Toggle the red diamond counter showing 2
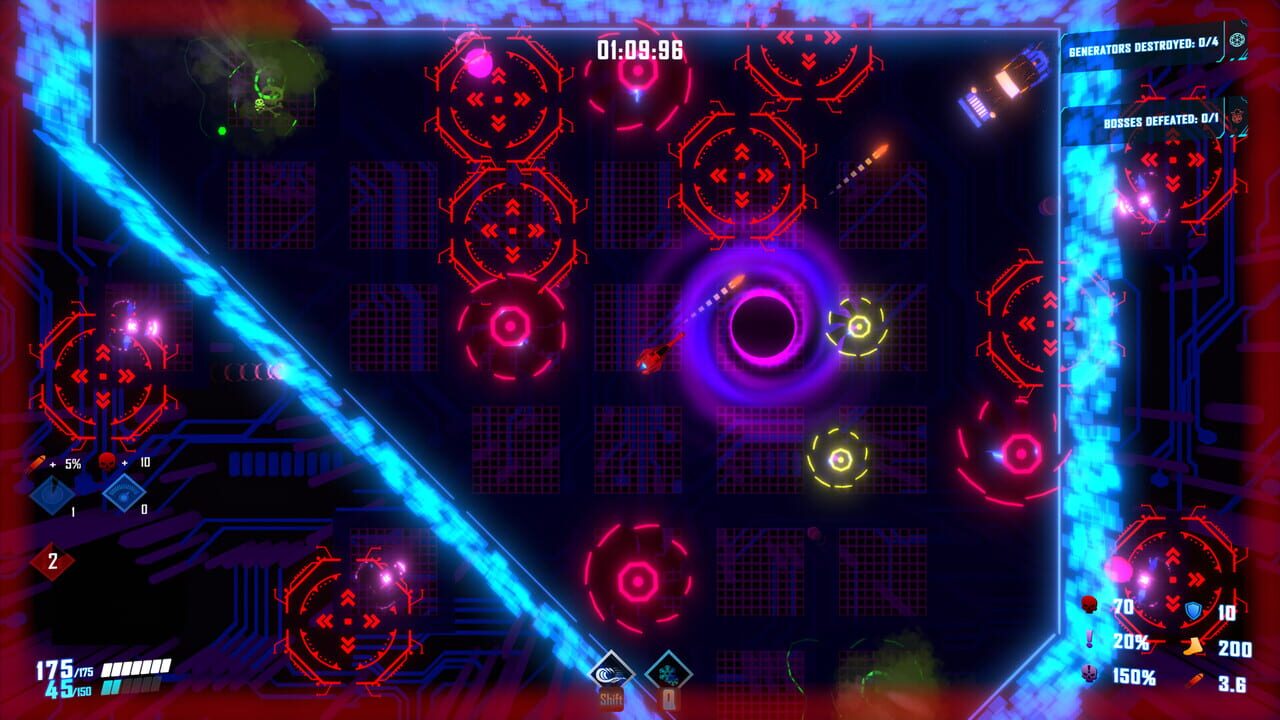The image size is (1280, 720). (53, 560)
